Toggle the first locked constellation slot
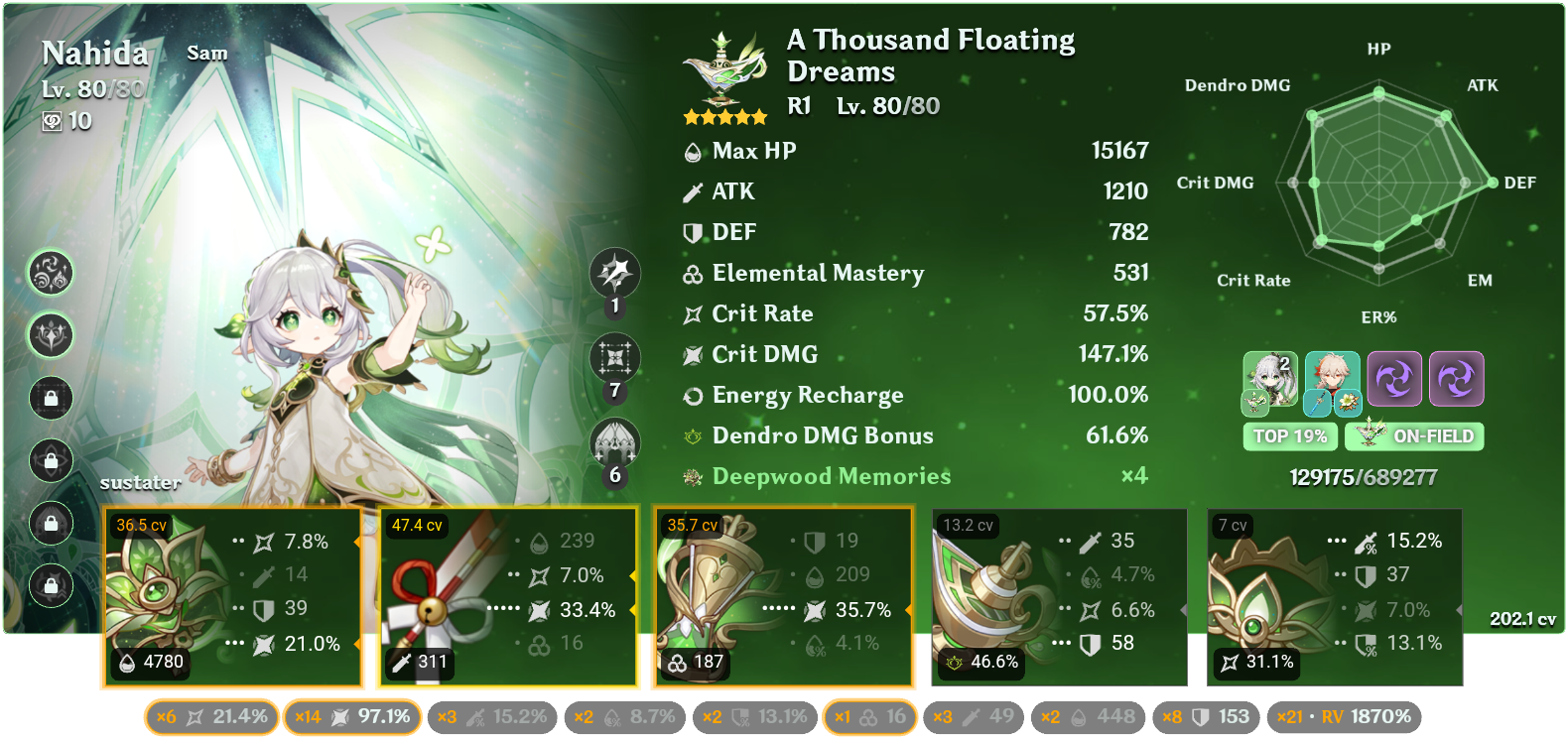Viewport: 1568px width, 741px height. click(x=51, y=399)
